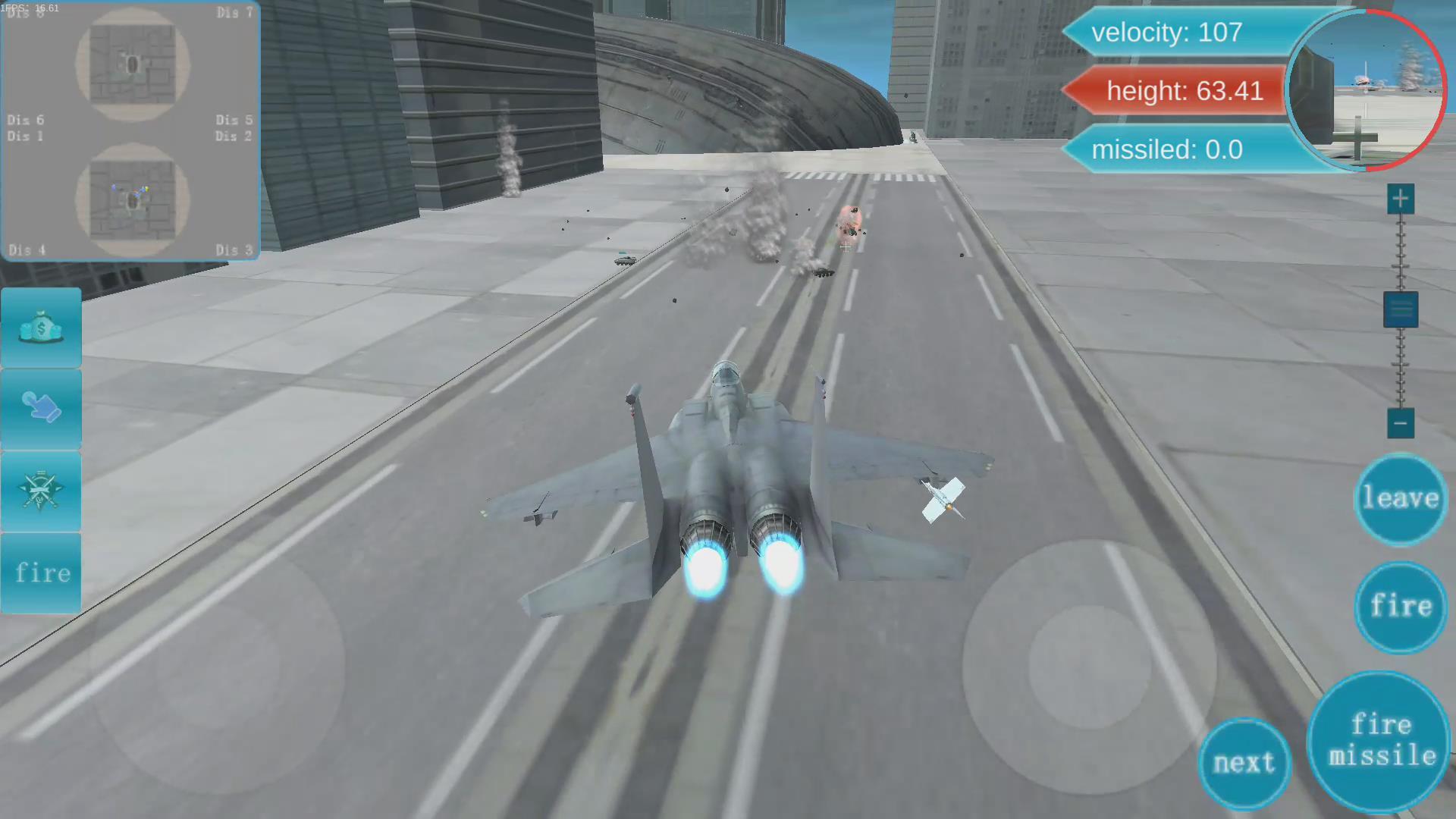Select the Dis 6 tab label

(25, 120)
